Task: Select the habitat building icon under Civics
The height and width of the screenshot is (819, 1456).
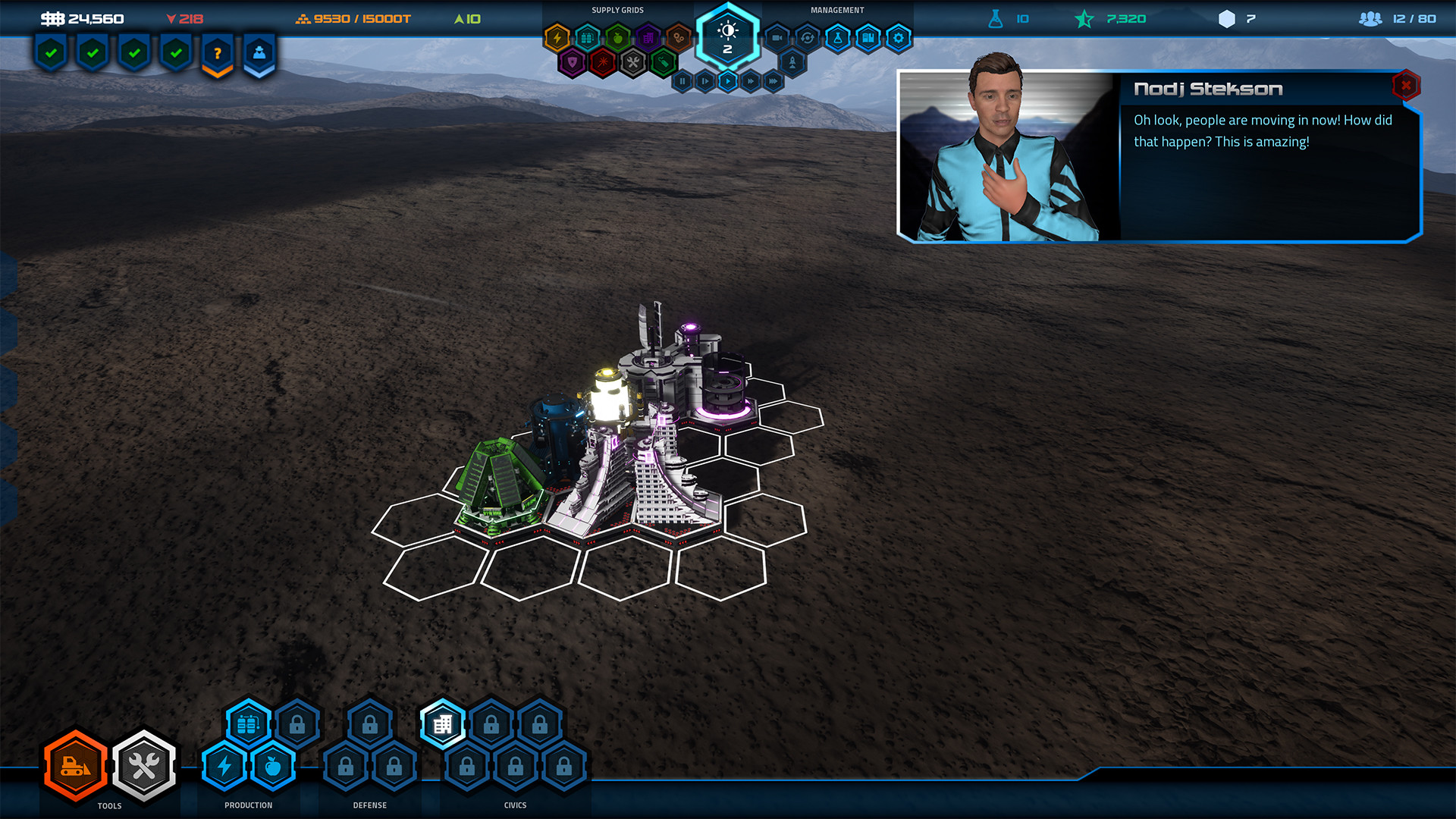Action: pyautogui.click(x=442, y=723)
